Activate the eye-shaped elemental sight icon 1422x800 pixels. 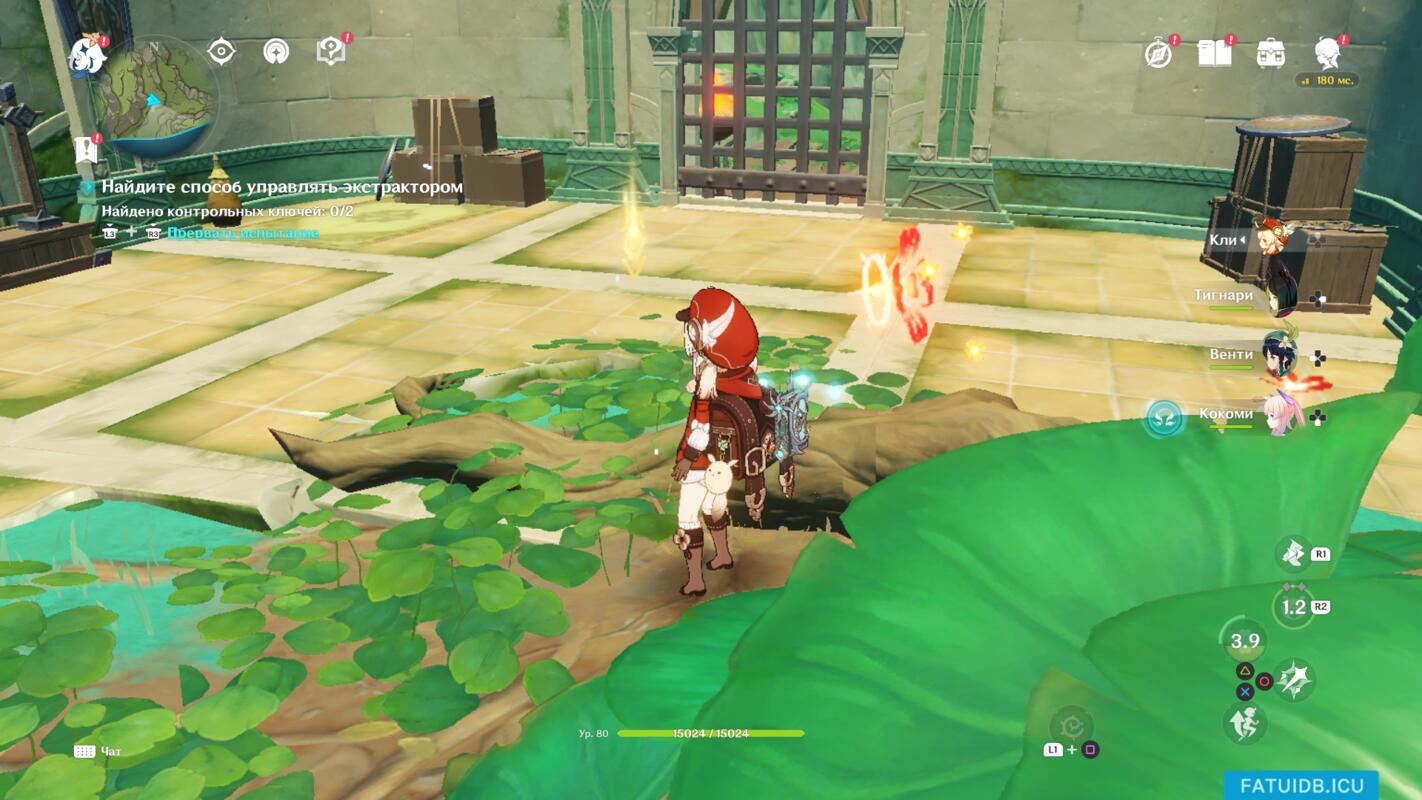(x=221, y=51)
